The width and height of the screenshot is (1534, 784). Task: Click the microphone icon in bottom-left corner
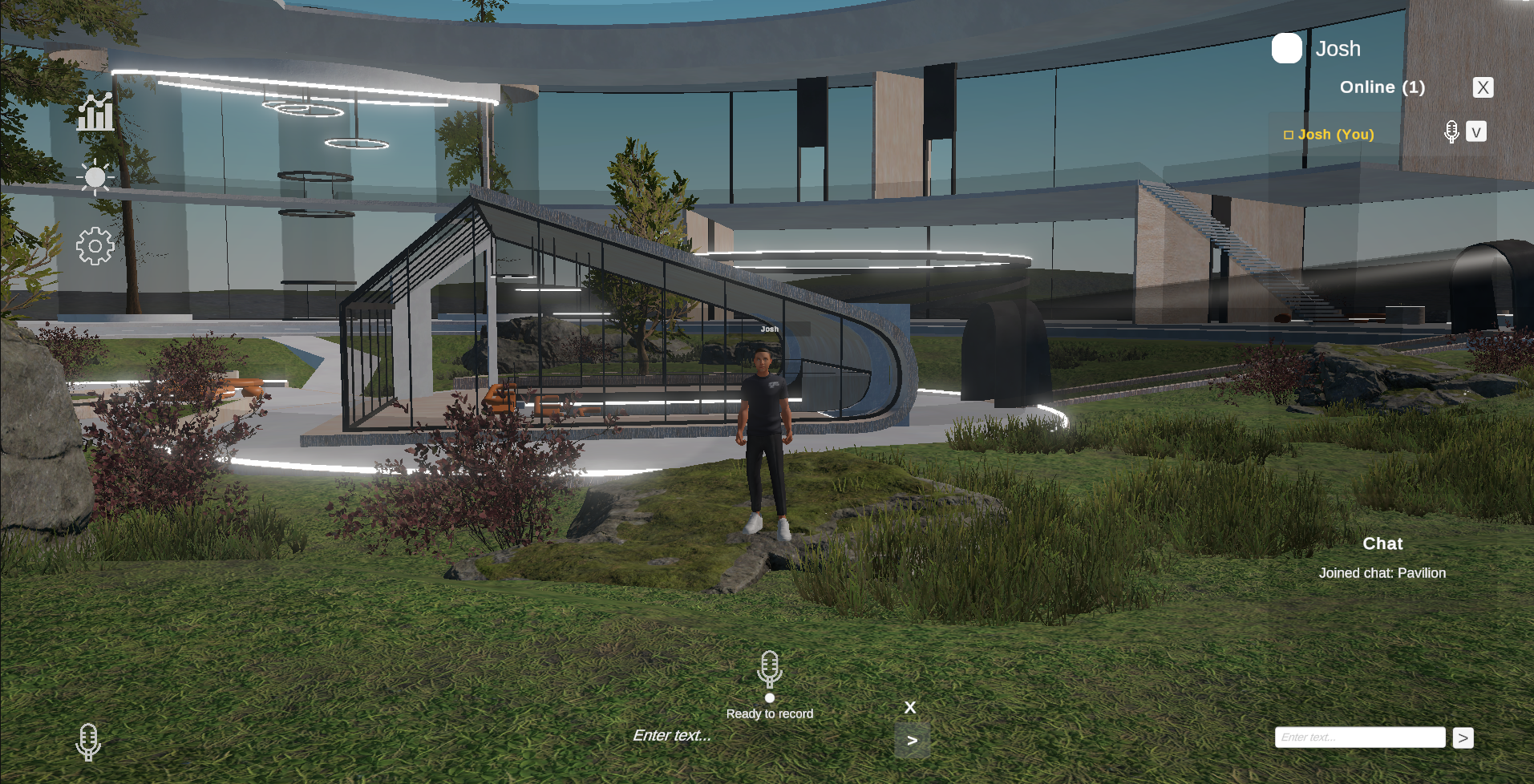(88, 742)
